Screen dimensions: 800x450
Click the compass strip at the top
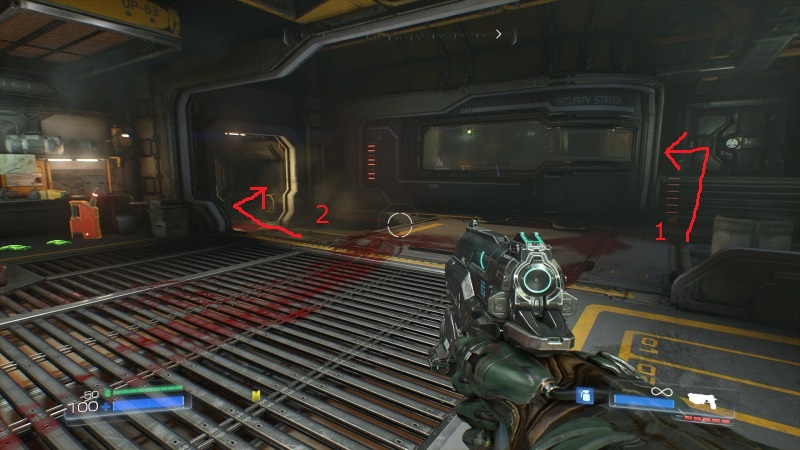tap(400, 34)
